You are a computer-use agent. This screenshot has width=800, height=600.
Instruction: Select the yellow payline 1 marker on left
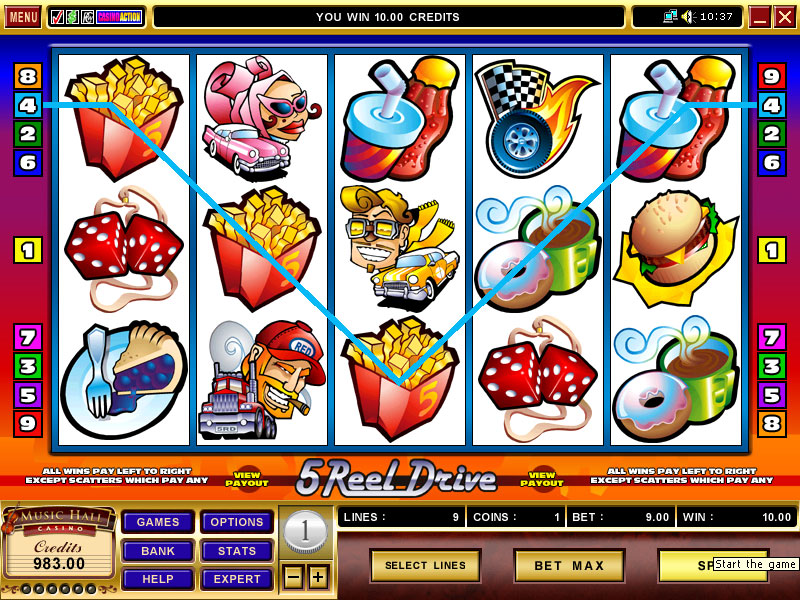27,250
